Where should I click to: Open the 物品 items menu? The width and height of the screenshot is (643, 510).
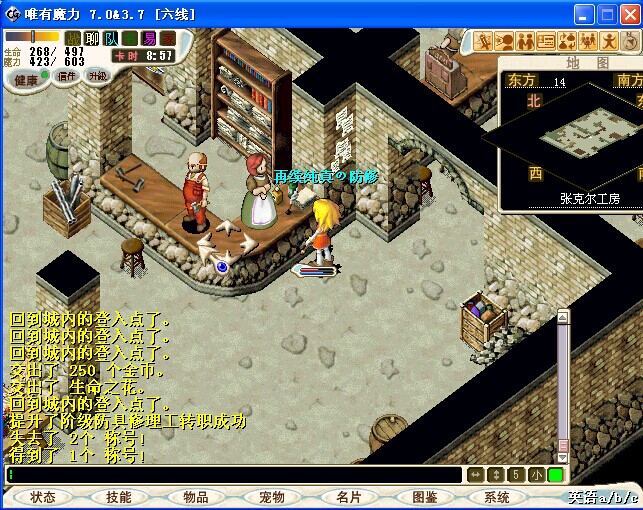click(195, 497)
